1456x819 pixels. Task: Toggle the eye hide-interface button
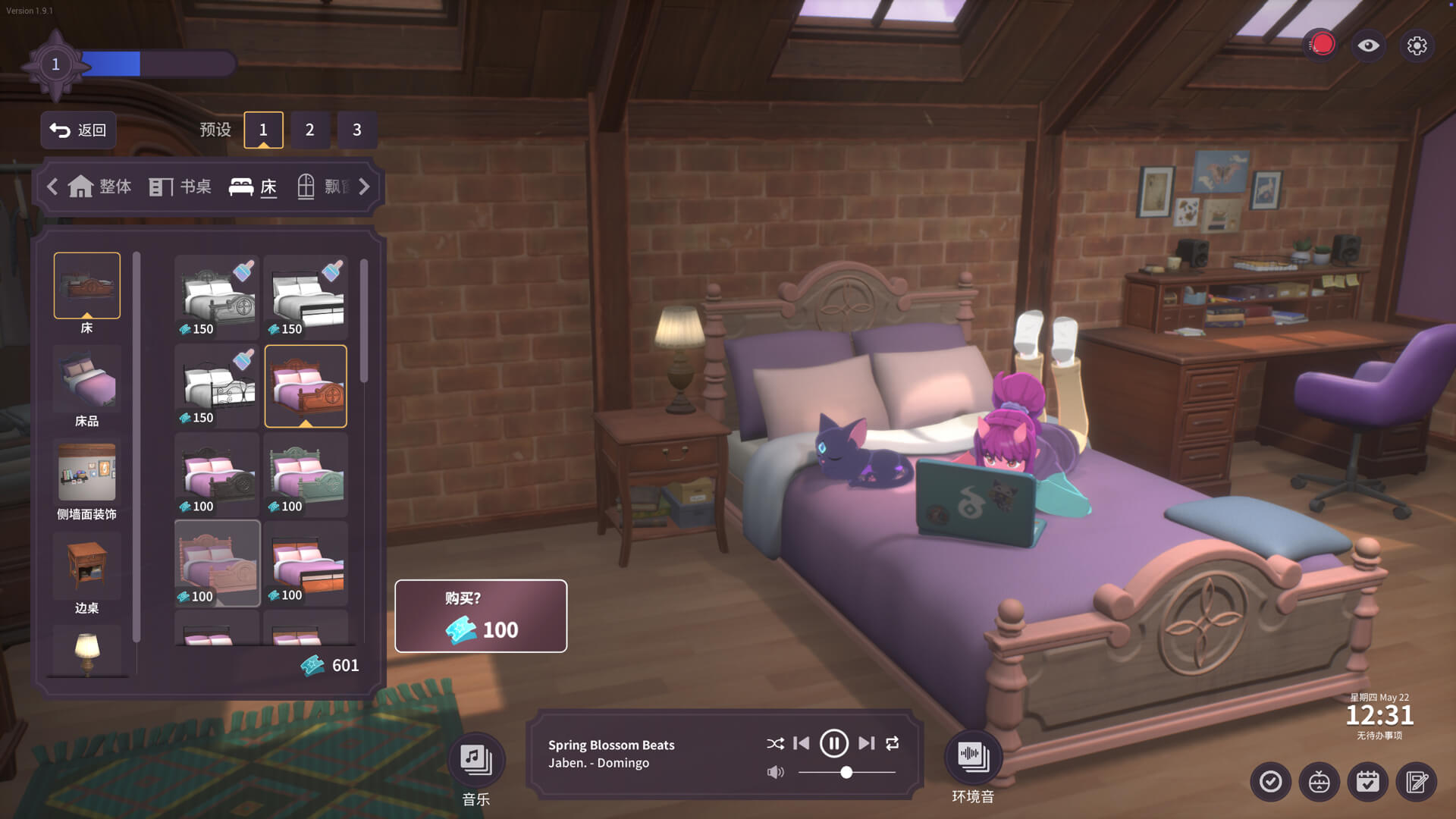tap(1368, 45)
